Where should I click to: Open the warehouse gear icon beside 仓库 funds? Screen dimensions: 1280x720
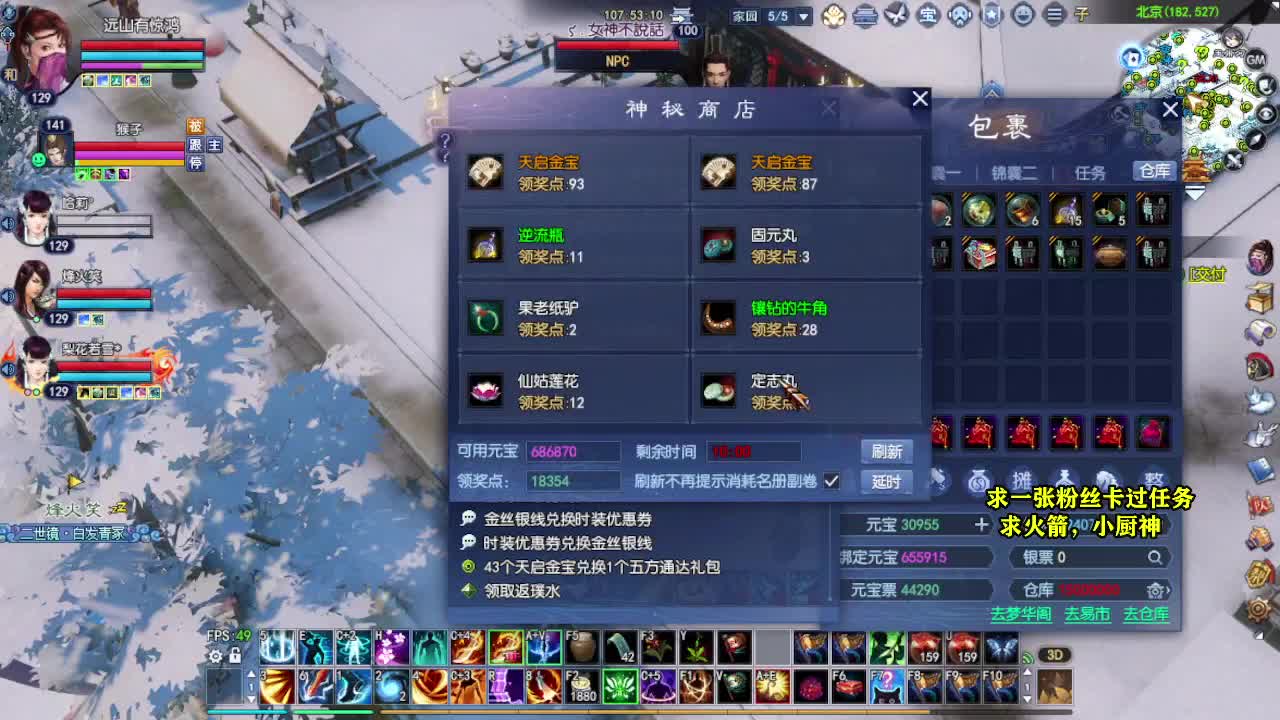click(1155, 590)
